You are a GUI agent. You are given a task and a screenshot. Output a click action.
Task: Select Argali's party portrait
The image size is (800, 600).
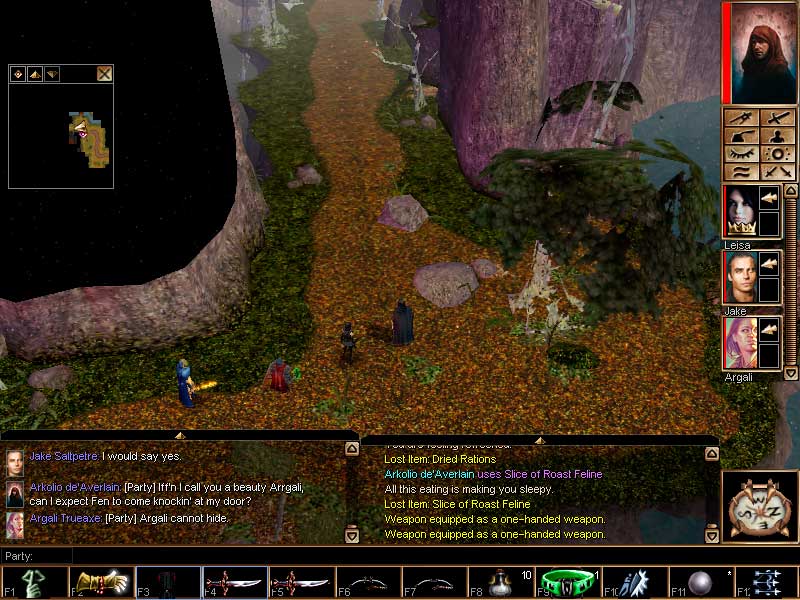[741, 343]
